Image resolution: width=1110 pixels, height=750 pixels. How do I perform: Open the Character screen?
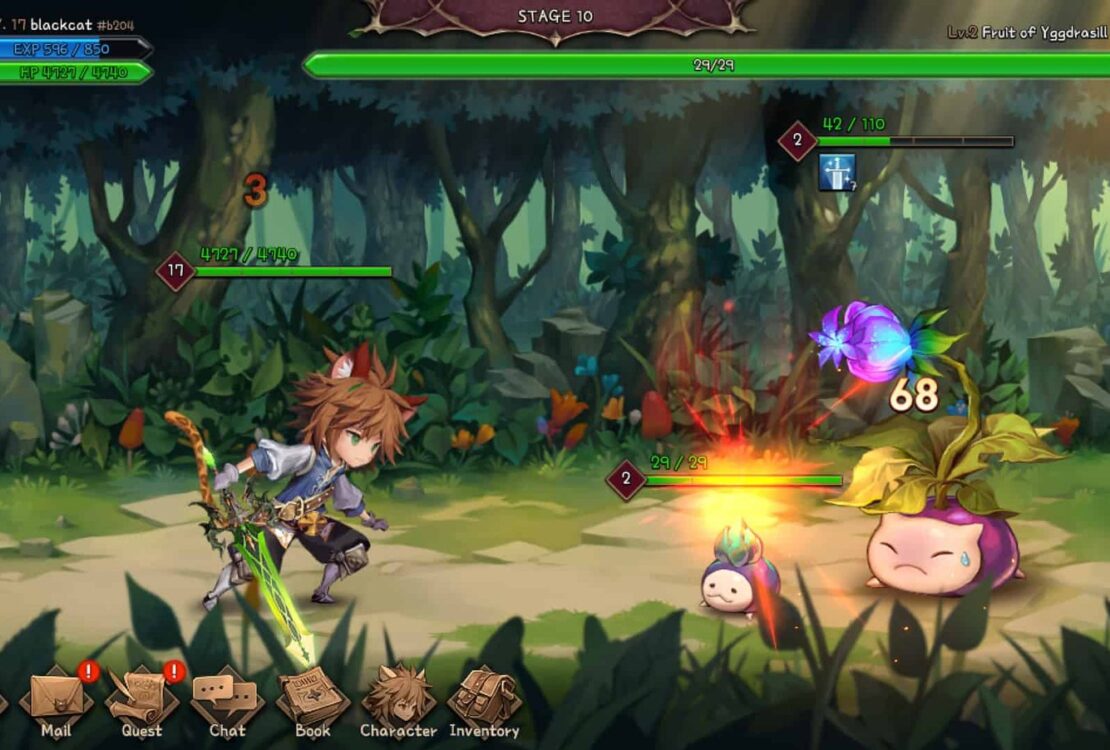(x=398, y=698)
